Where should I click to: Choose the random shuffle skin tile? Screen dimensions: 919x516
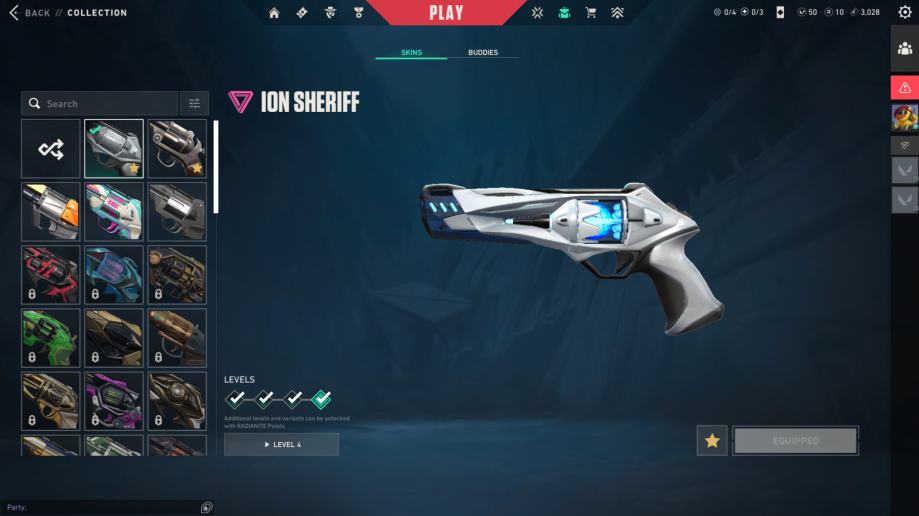tap(51, 149)
